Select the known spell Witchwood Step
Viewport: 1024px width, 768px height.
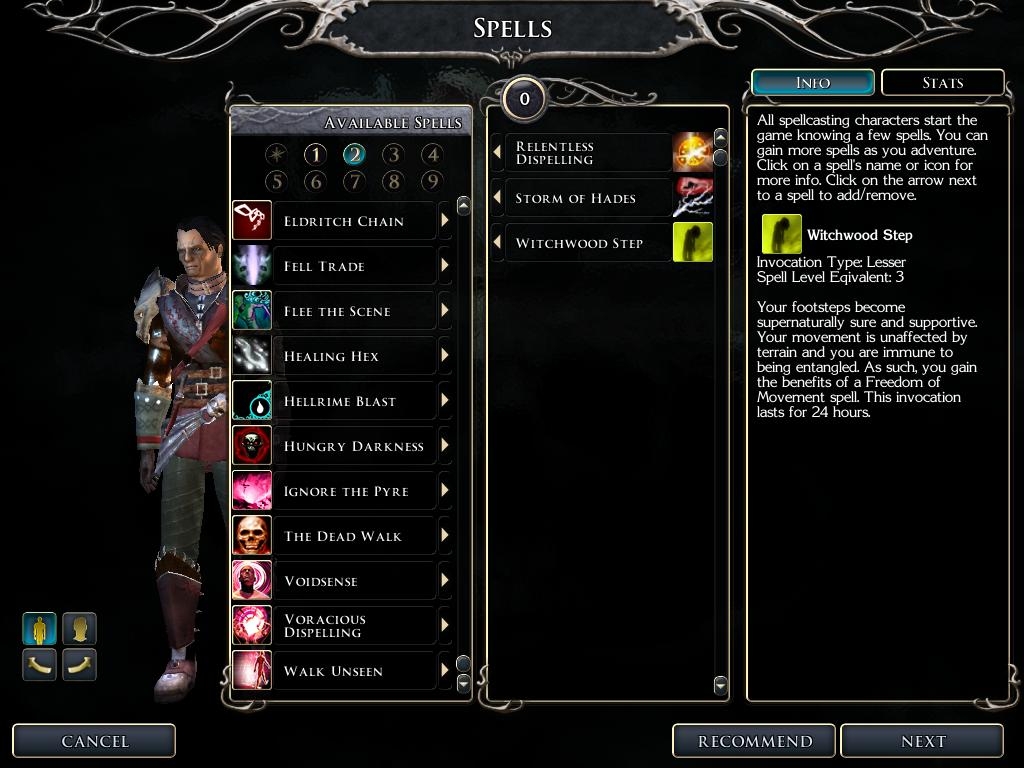[x=579, y=243]
